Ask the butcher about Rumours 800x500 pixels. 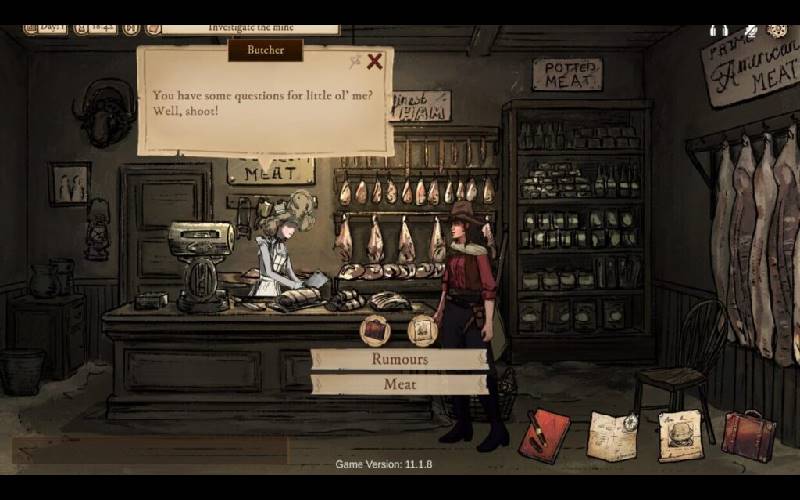coord(399,359)
